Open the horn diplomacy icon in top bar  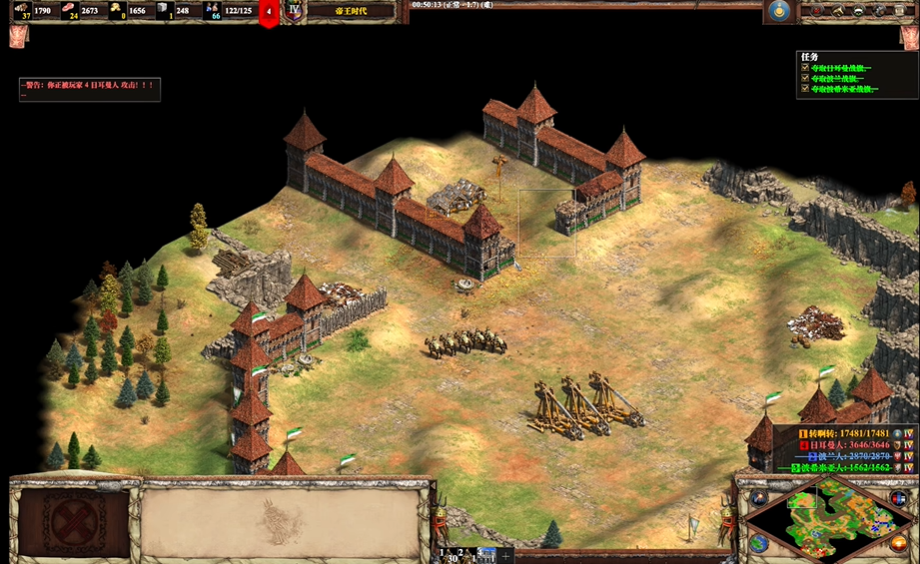tap(839, 11)
